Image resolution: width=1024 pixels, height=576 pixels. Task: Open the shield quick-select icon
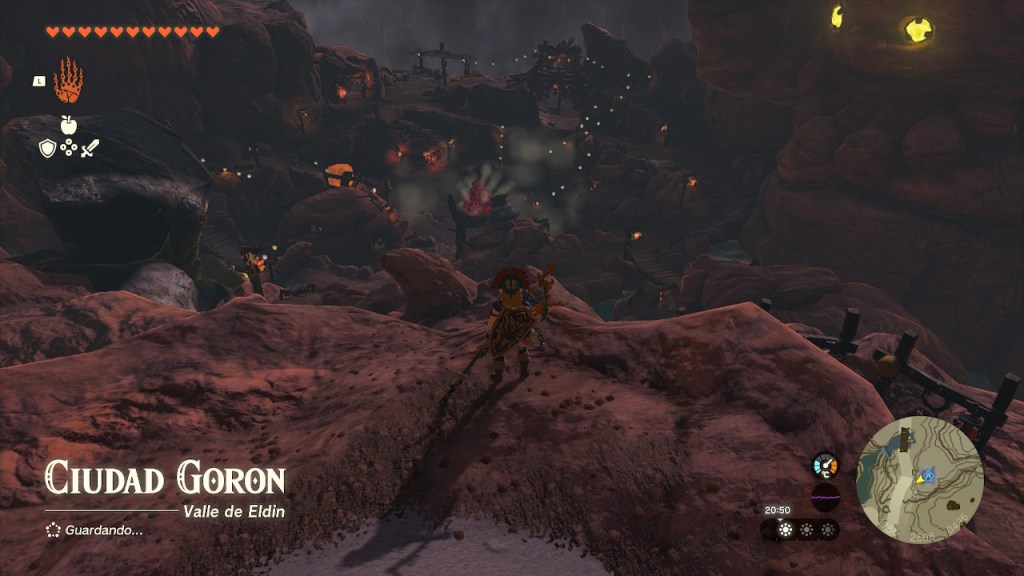tap(47, 149)
